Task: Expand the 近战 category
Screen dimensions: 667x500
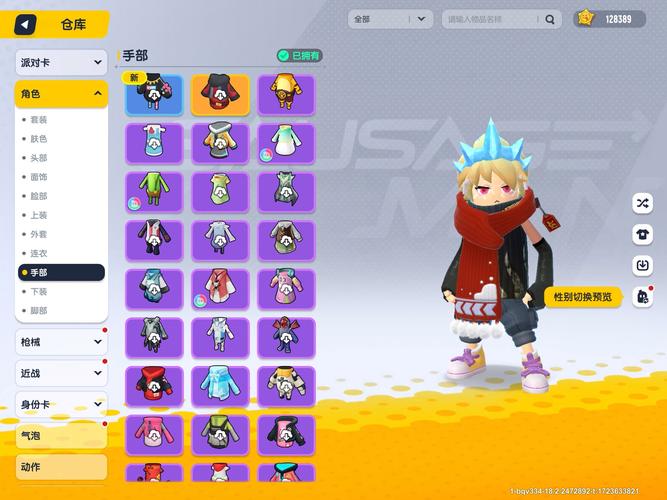Action: point(61,373)
